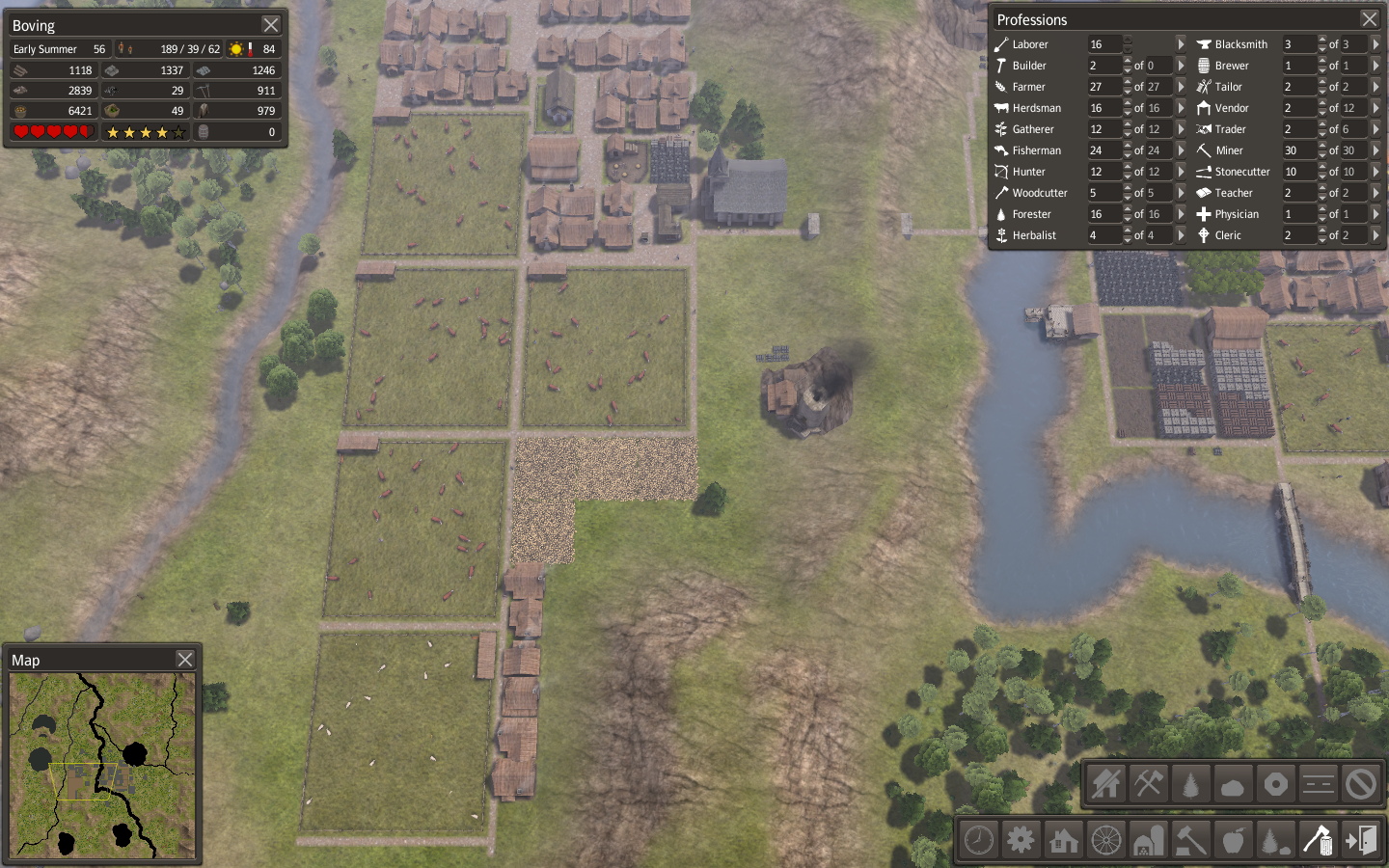The image size is (1389, 868).
Task: Close the Map window
Action: [185, 660]
